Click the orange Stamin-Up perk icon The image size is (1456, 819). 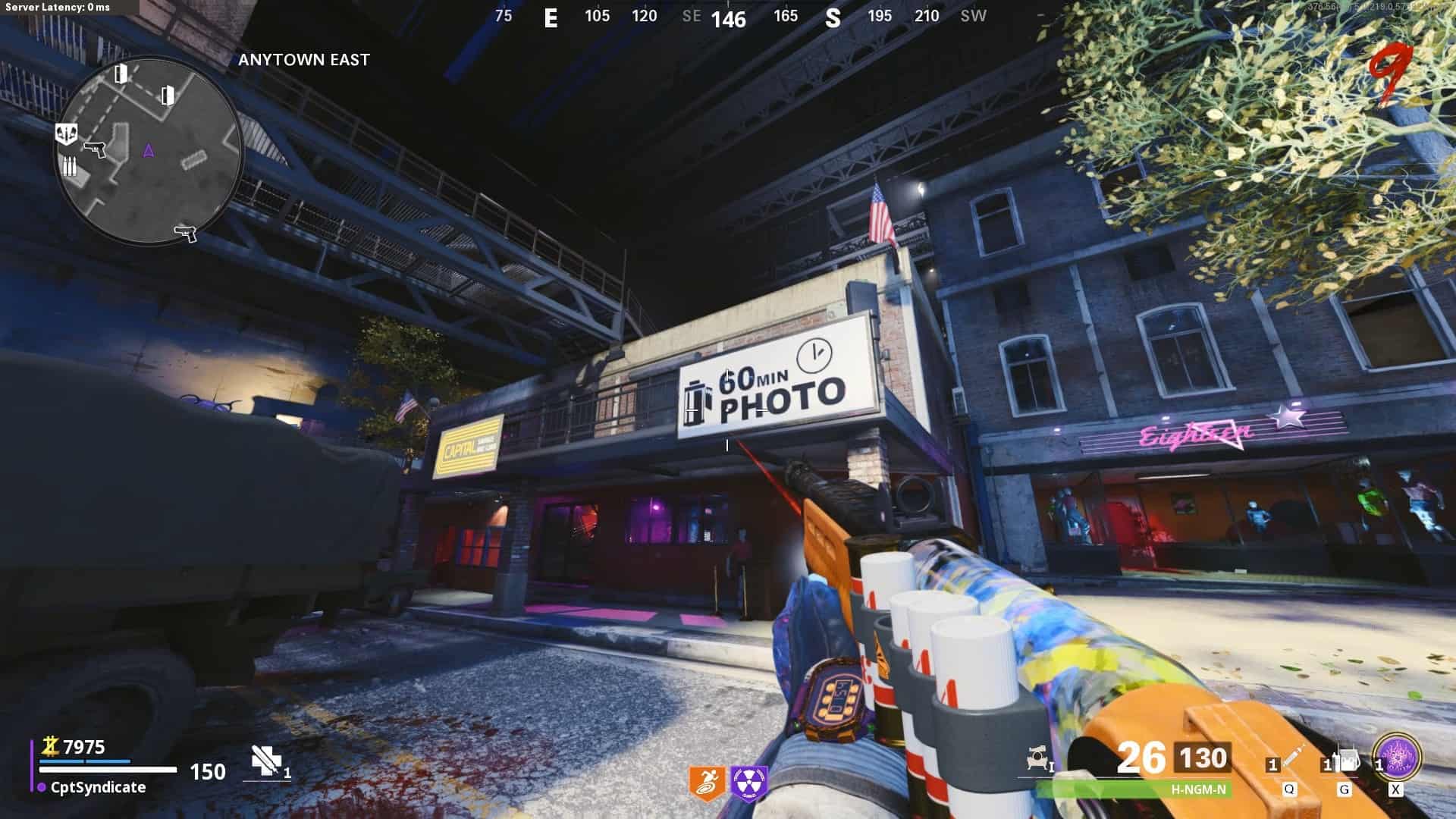pyautogui.click(x=707, y=783)
